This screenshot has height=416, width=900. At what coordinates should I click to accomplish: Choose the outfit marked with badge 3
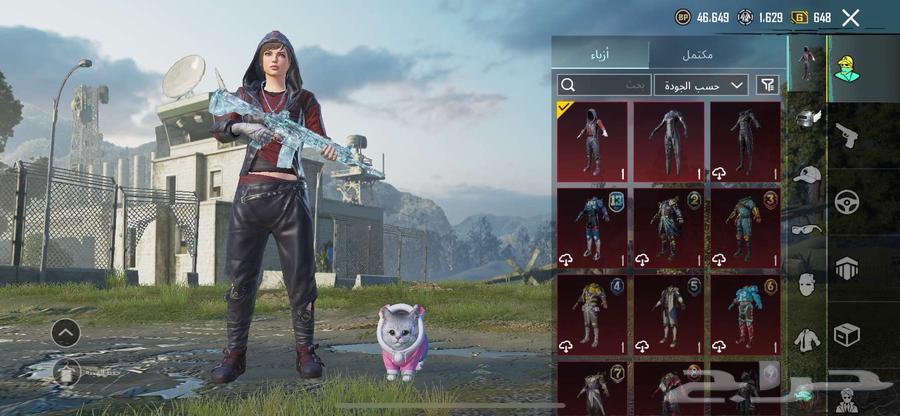coord(745,228)
